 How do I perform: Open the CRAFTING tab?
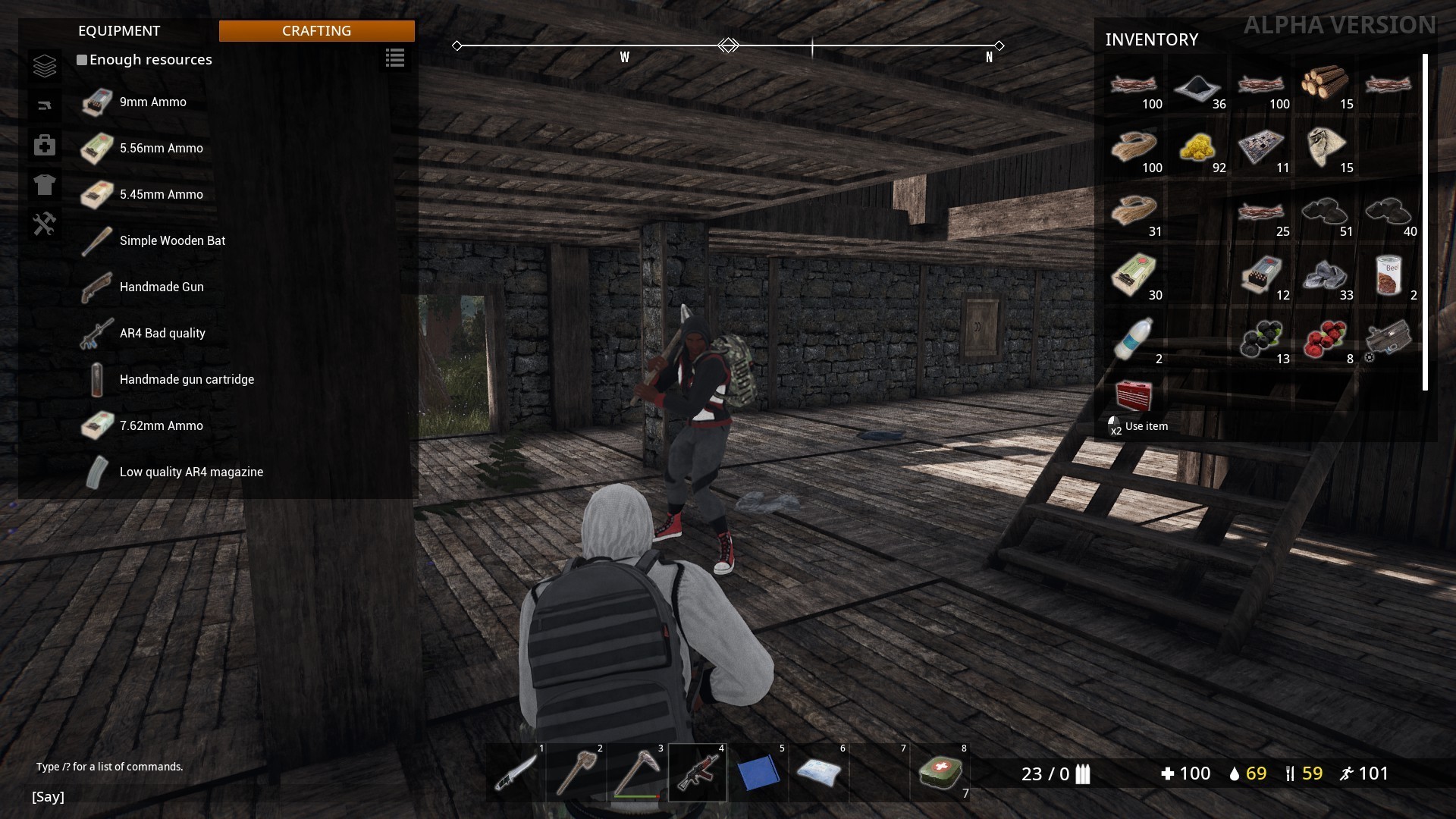coord(316,31)
